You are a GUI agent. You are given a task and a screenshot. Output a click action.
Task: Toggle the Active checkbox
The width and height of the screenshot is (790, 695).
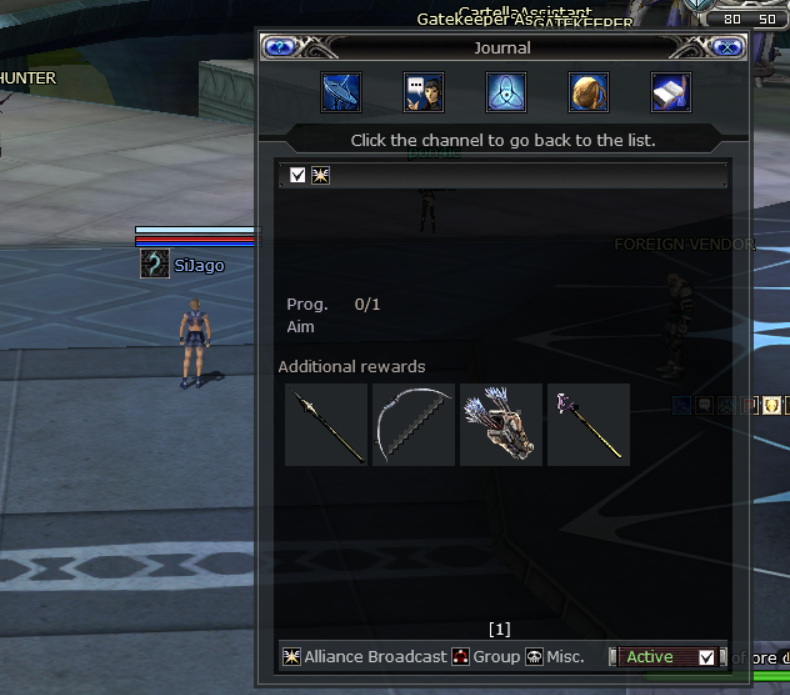[x=707, y=657]
